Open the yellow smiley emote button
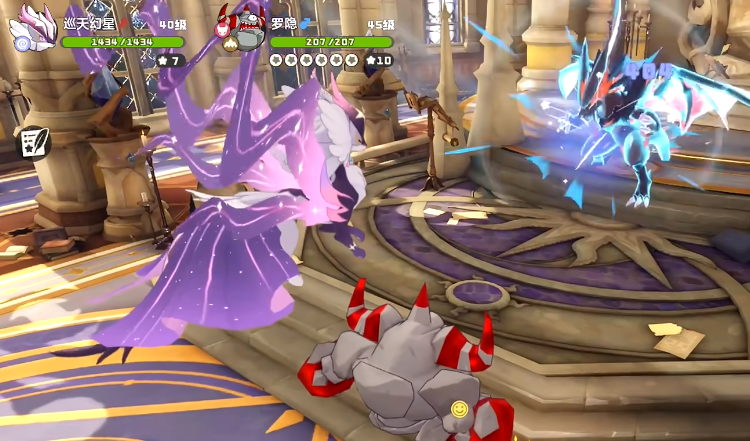750x441 pixels. tap(459, 408)
